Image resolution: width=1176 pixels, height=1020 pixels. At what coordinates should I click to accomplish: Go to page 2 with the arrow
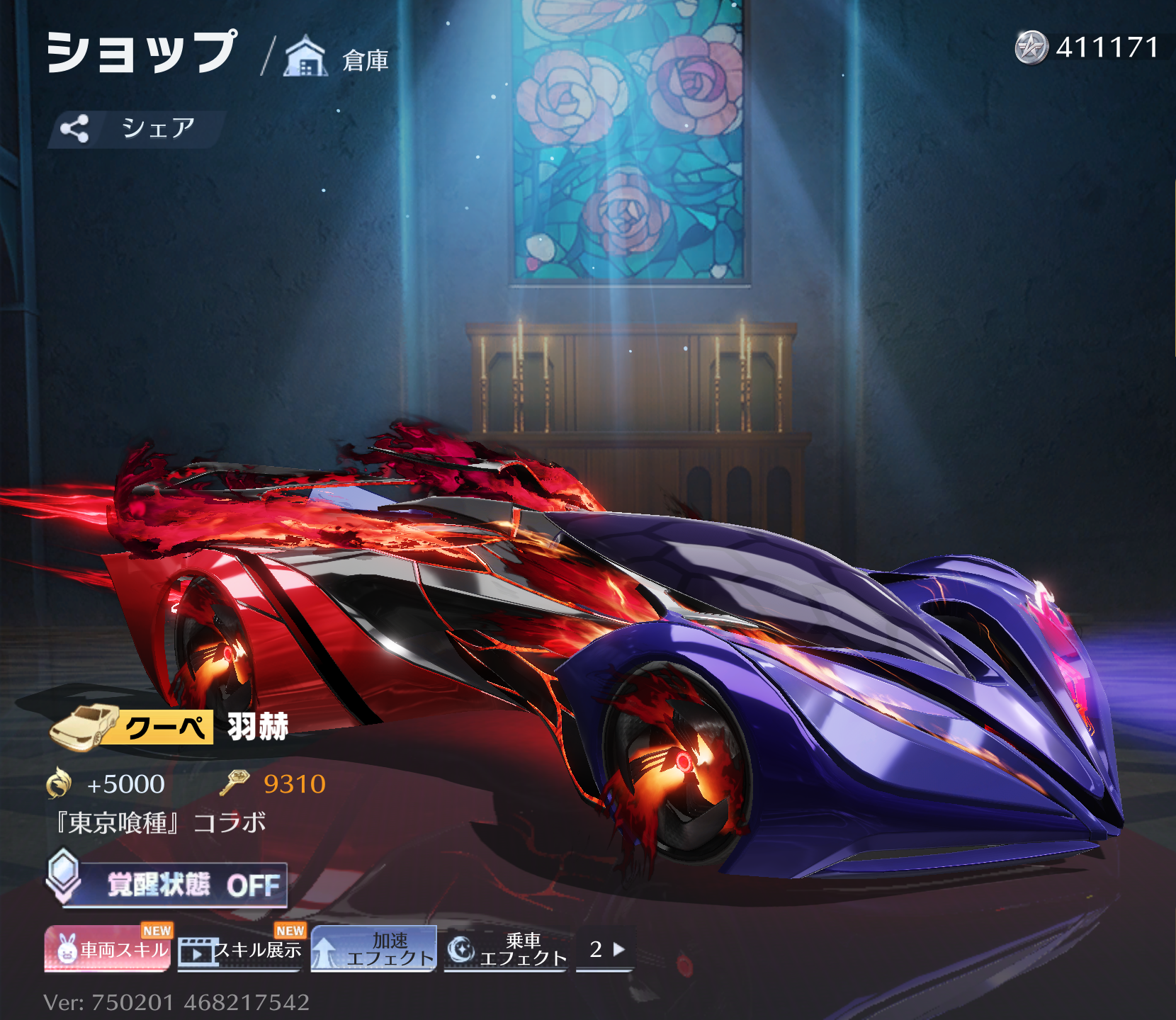pyautogui.click(x=606, y=949)
